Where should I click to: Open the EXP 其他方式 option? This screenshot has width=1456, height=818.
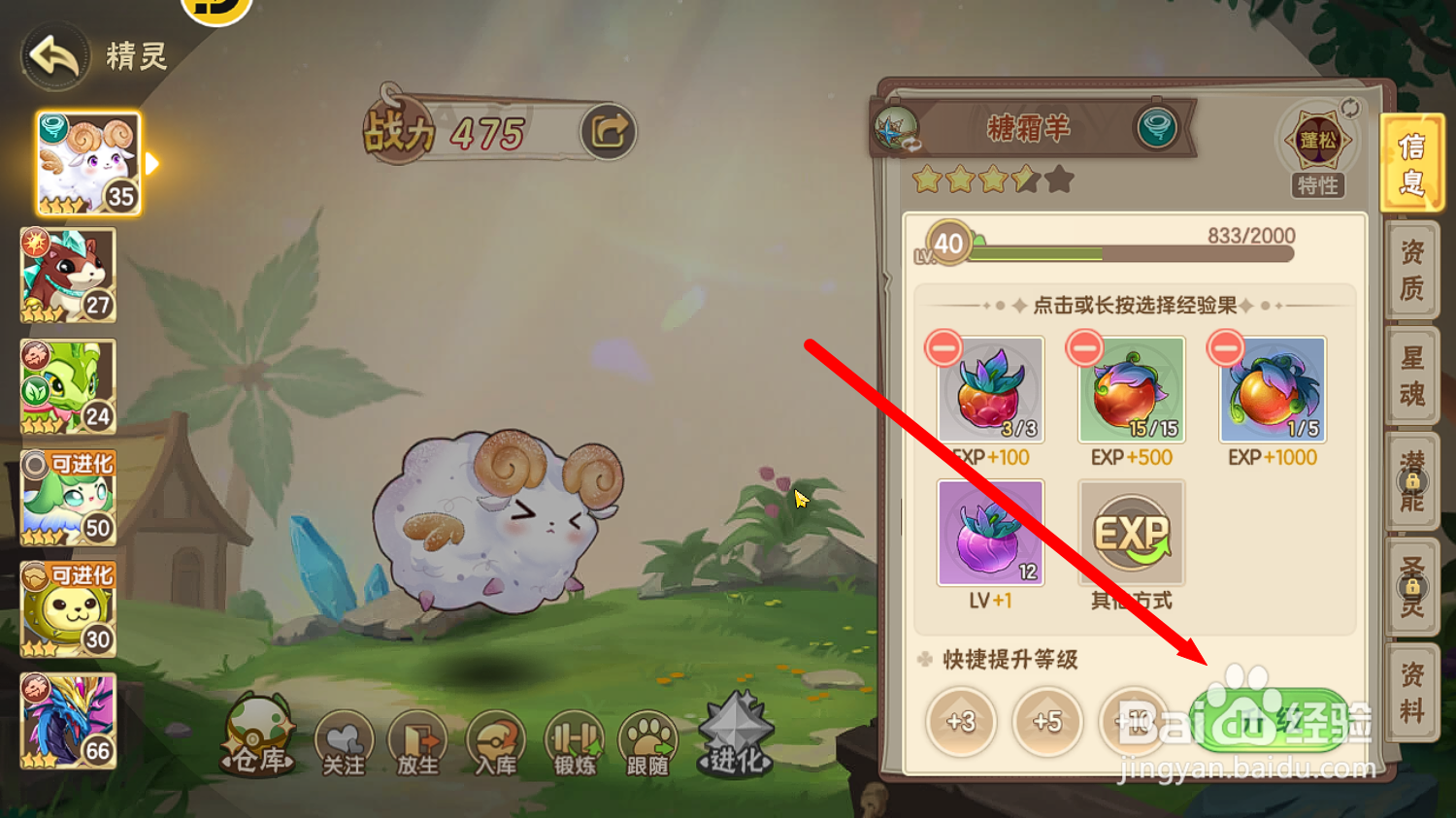(1131, 533)
